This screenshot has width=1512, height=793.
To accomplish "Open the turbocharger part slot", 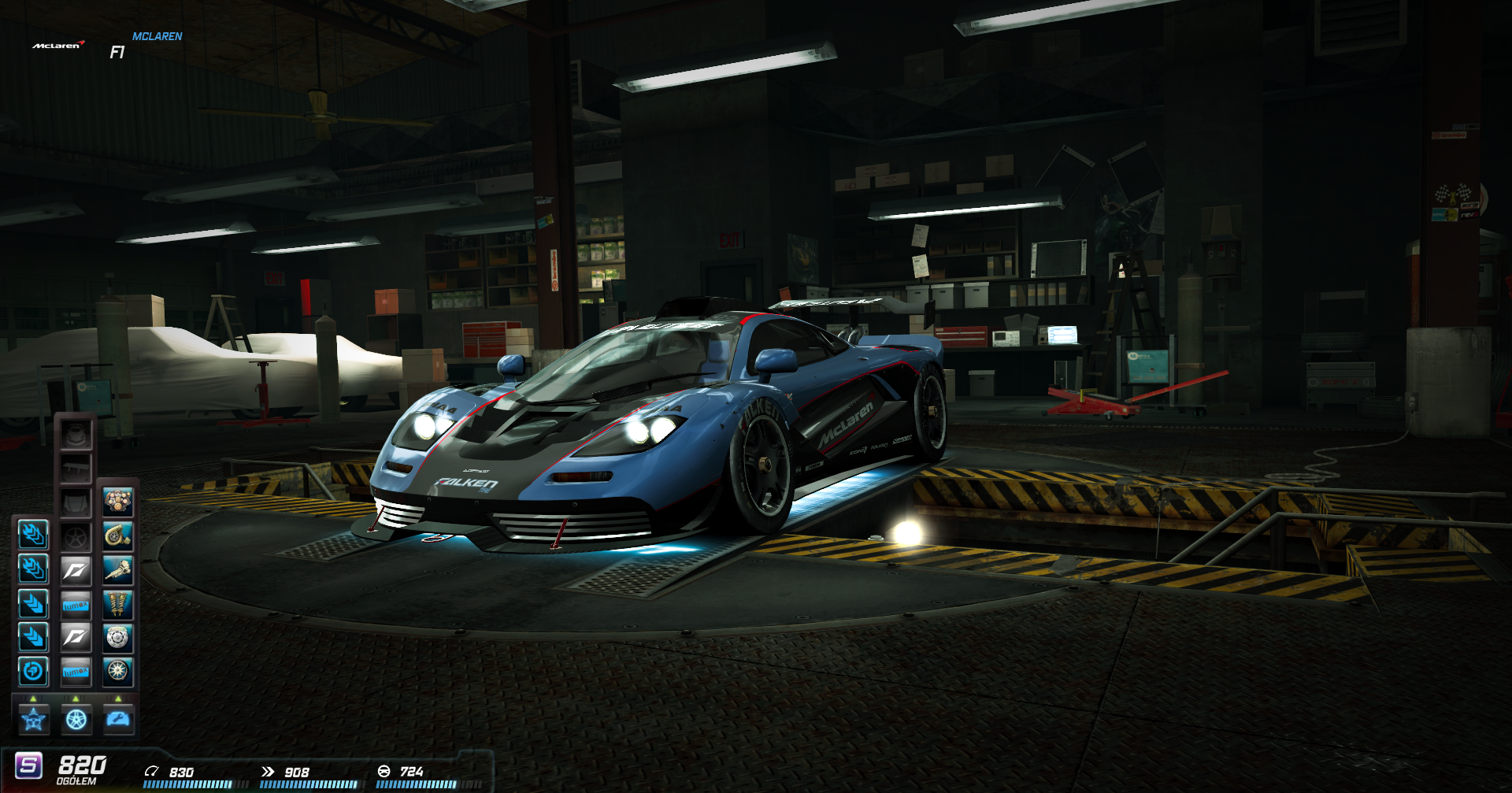I will tap(118, 536).
